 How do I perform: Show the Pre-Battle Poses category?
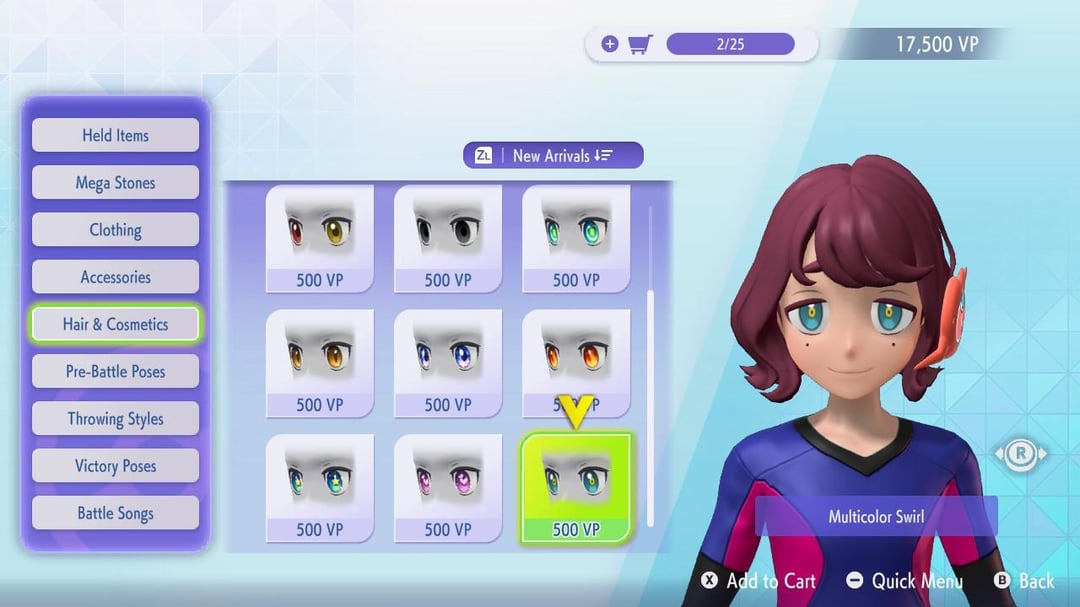coord(115,371)
